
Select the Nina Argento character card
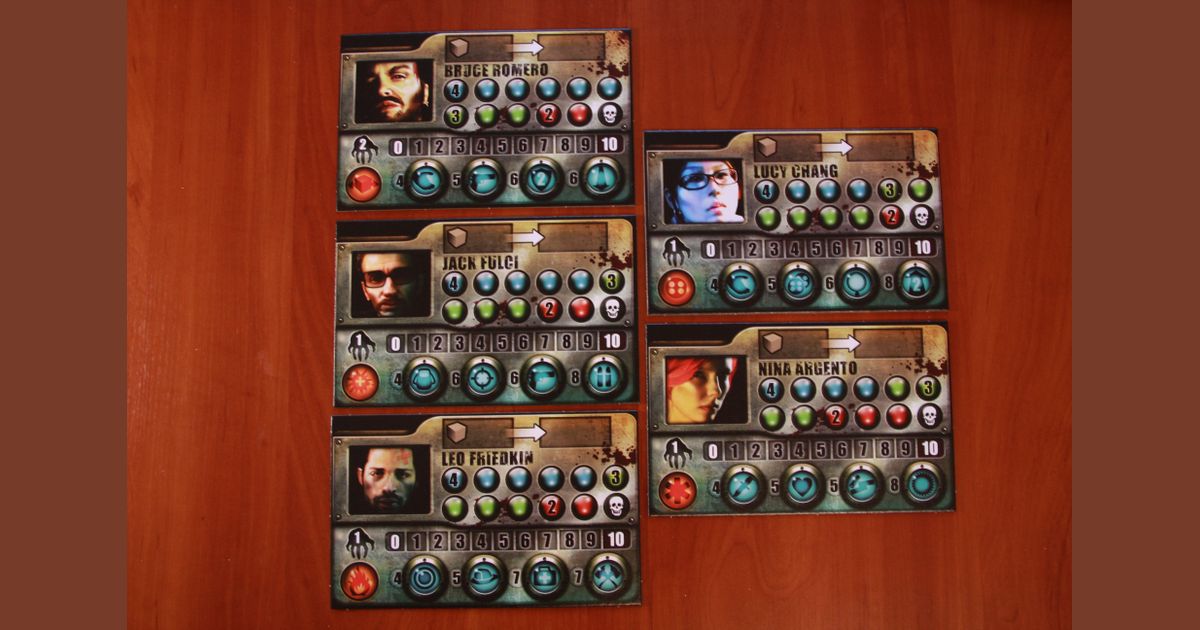tap(800, 418)
